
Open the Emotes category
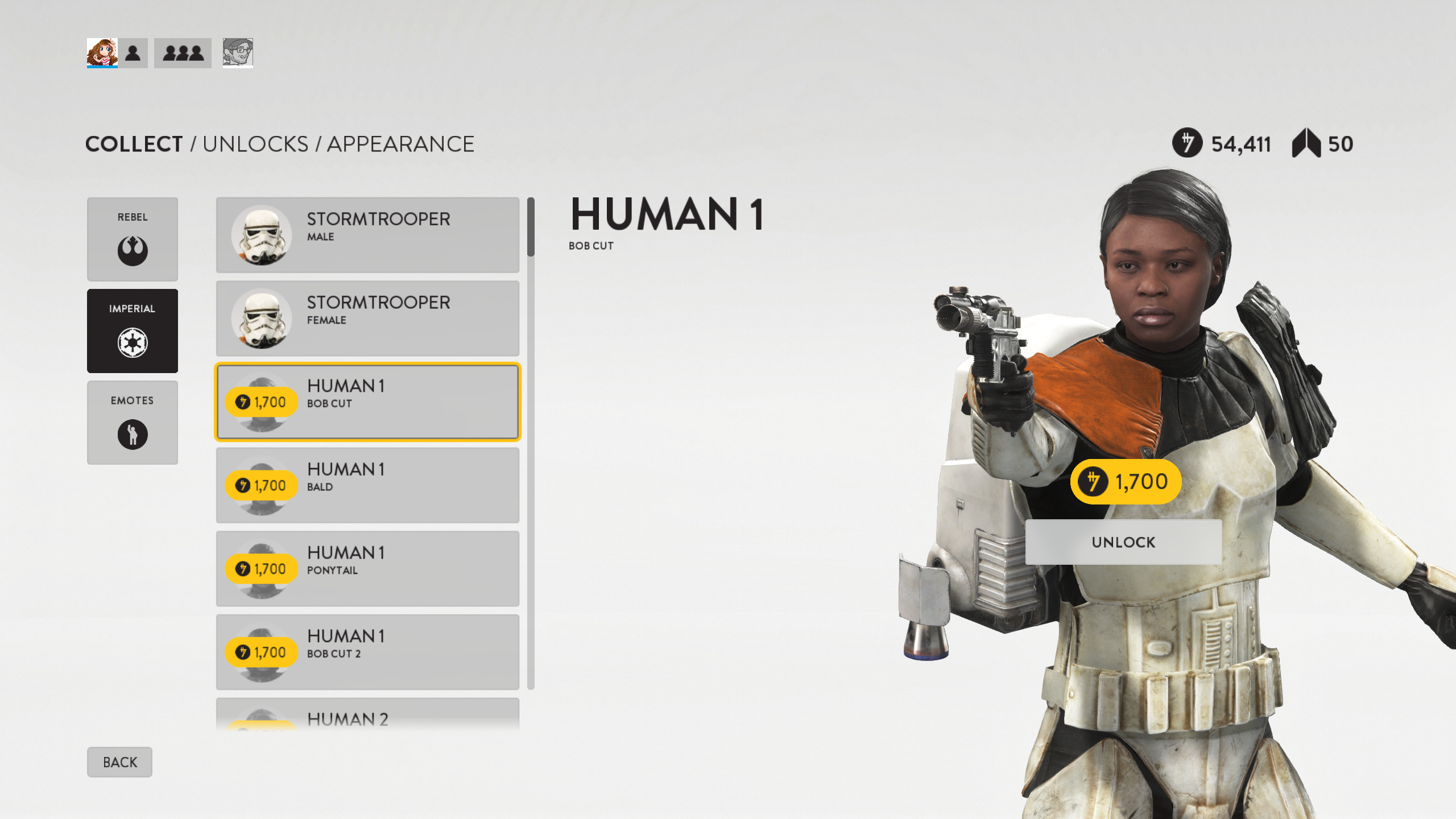pos(132,422)
